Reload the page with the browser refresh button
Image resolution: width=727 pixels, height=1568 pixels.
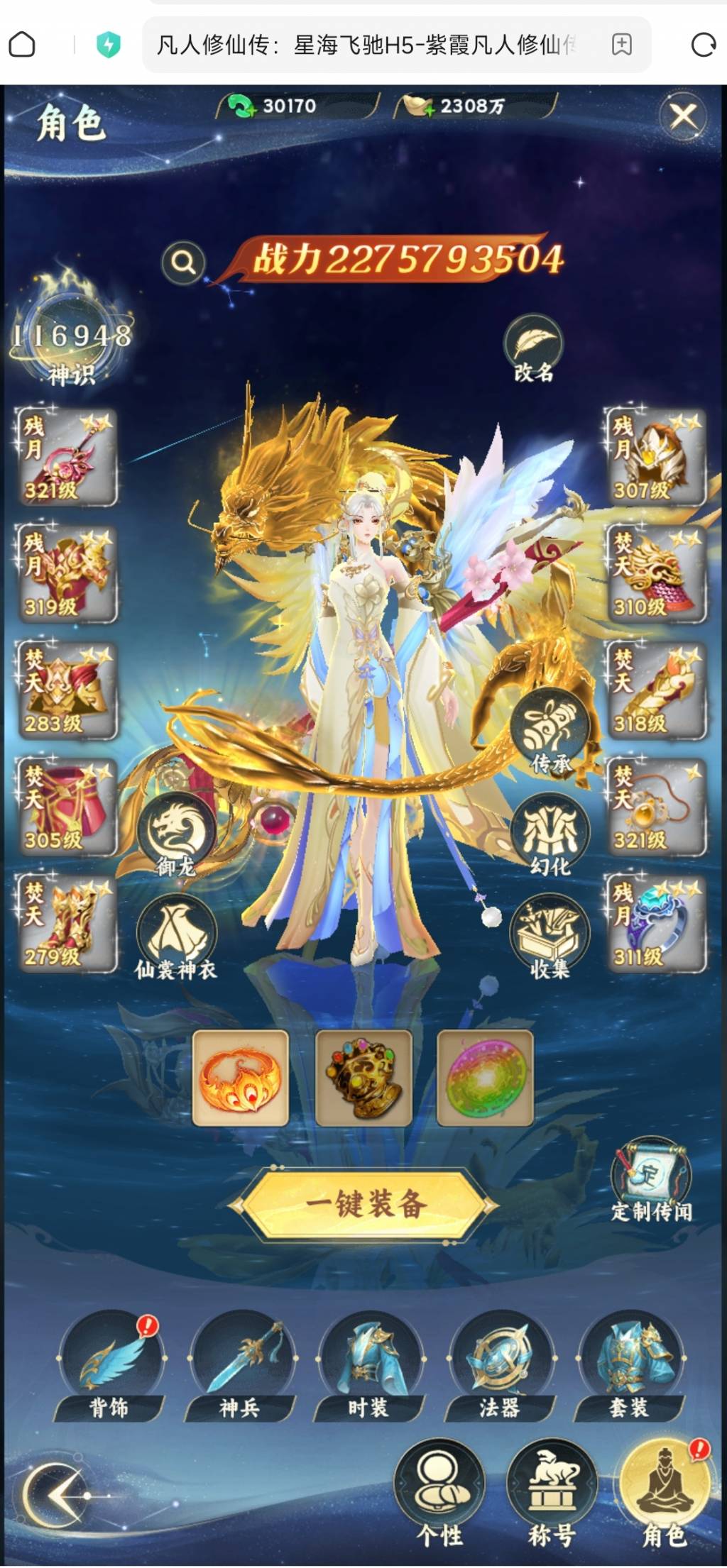pos(703,45)
